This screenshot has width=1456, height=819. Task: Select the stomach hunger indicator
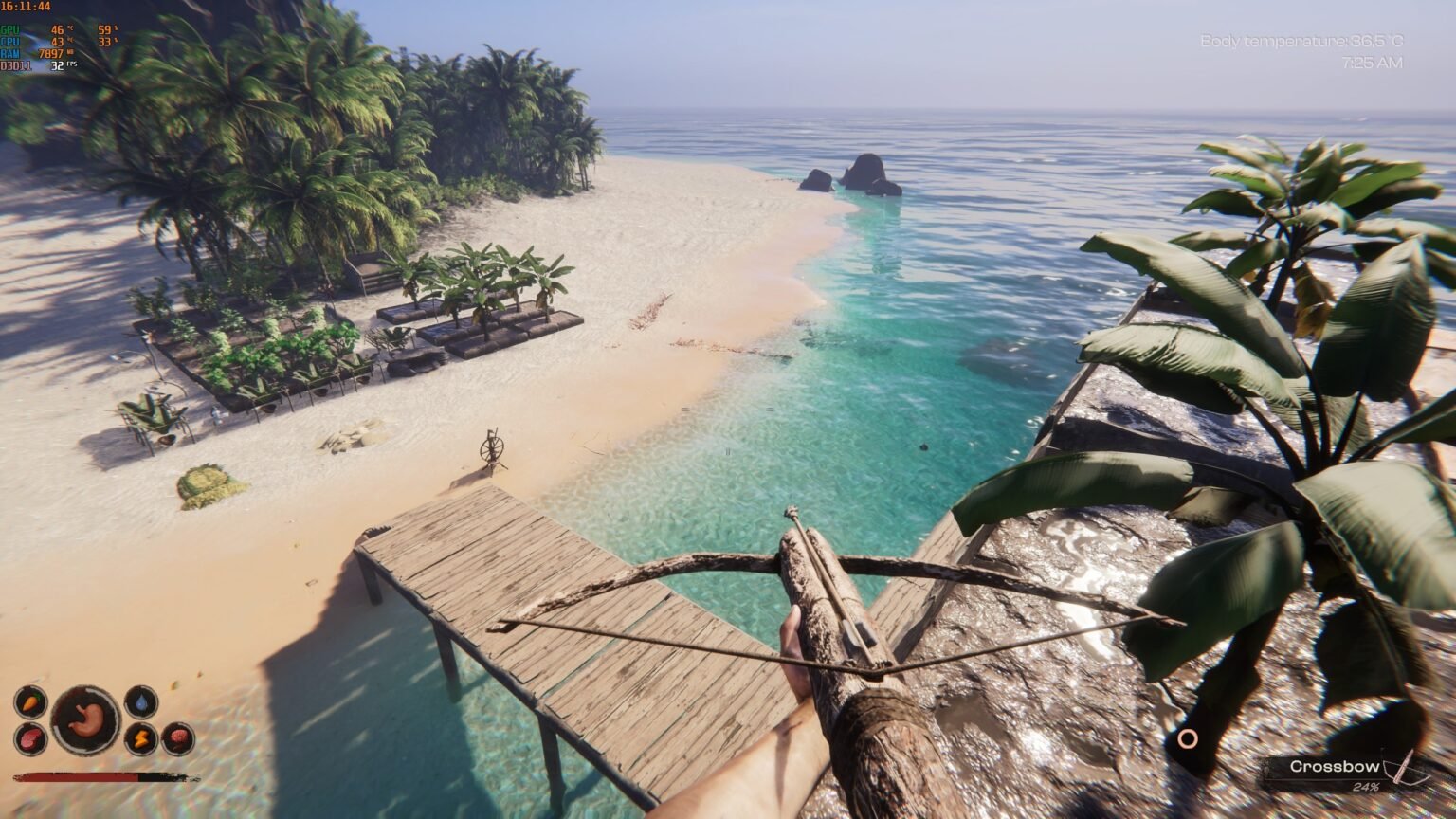pyautogui.click(x=85, y=721)
